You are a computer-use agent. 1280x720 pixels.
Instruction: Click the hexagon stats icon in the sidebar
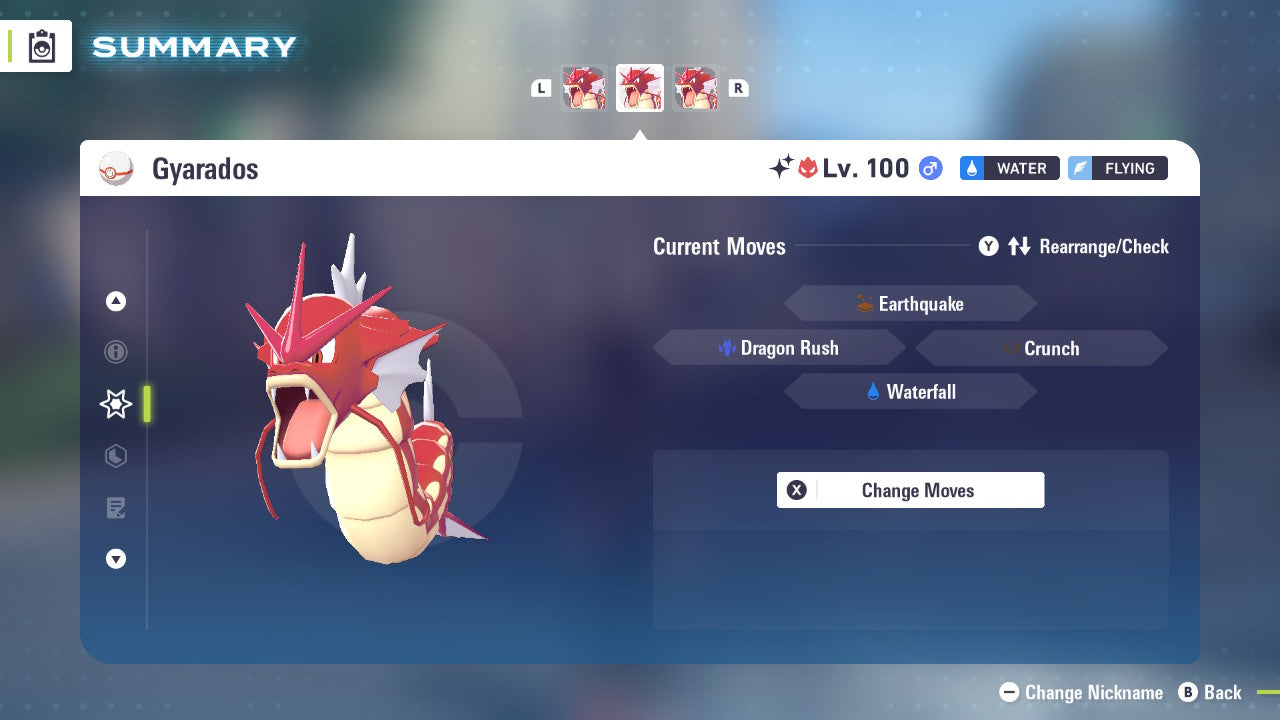[x=115, y=456]
